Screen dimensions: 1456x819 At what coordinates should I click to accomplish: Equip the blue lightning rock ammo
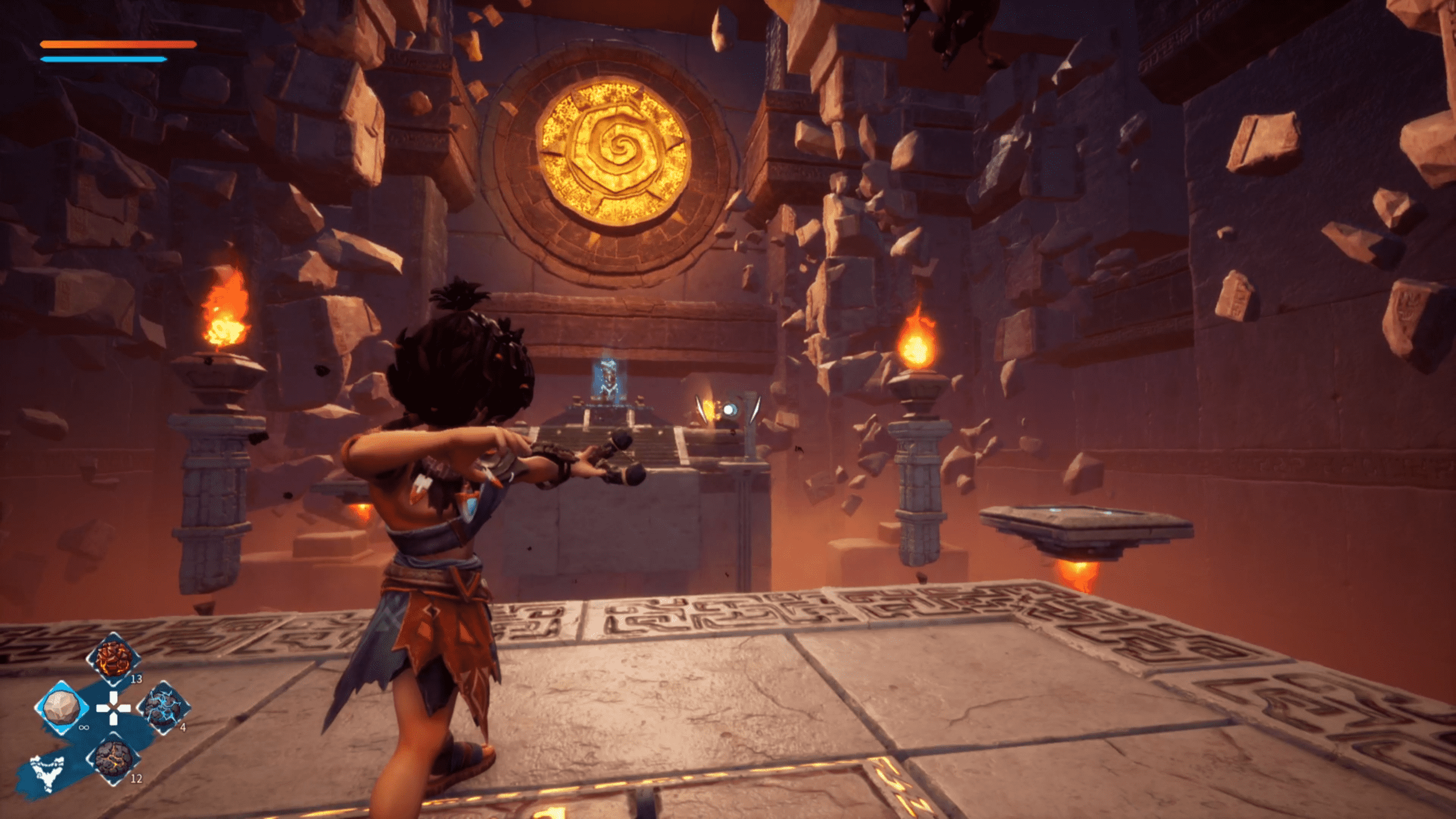pos(164,707)
